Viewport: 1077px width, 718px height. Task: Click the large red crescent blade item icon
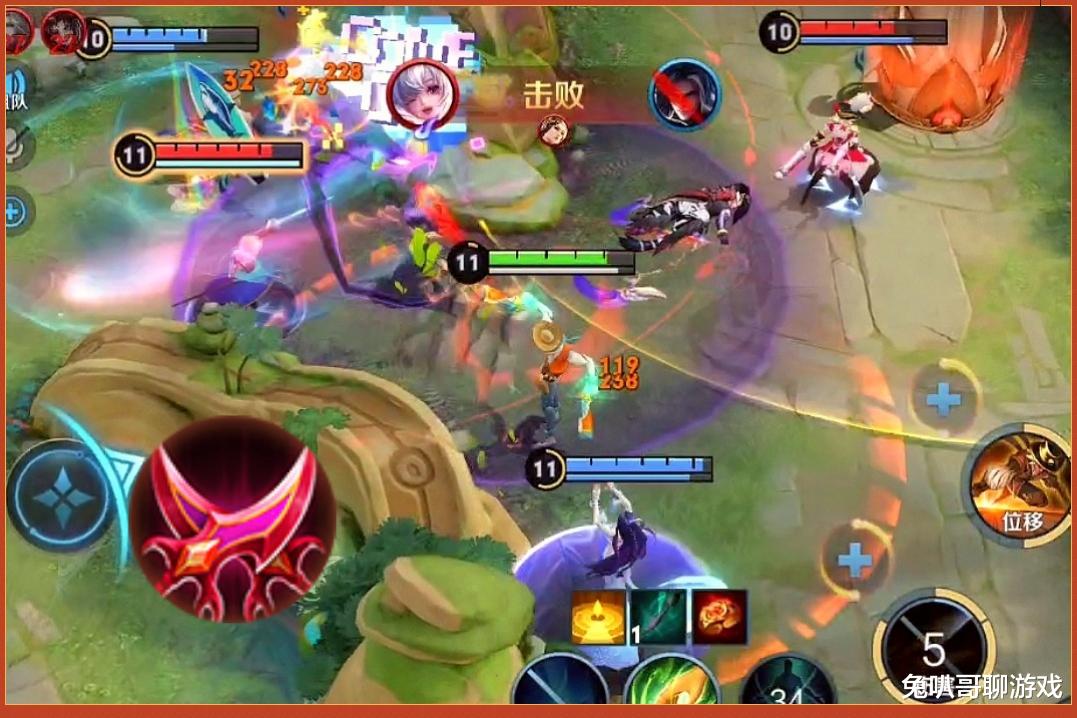point(232,518)
